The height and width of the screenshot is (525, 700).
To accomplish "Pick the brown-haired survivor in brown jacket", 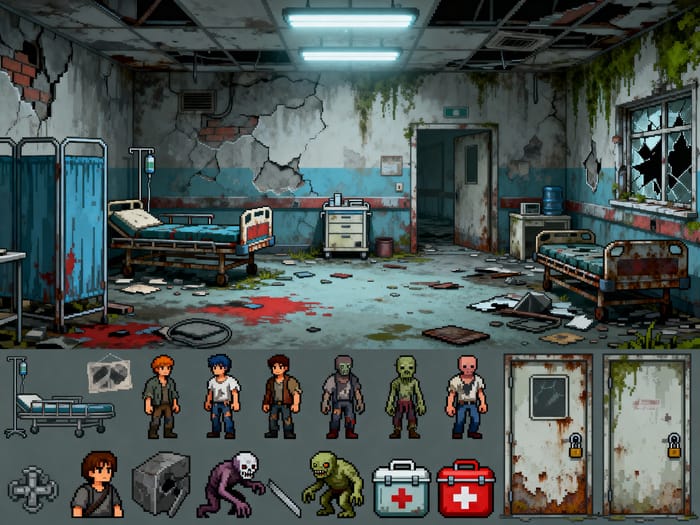I will (x=281, y=396).
